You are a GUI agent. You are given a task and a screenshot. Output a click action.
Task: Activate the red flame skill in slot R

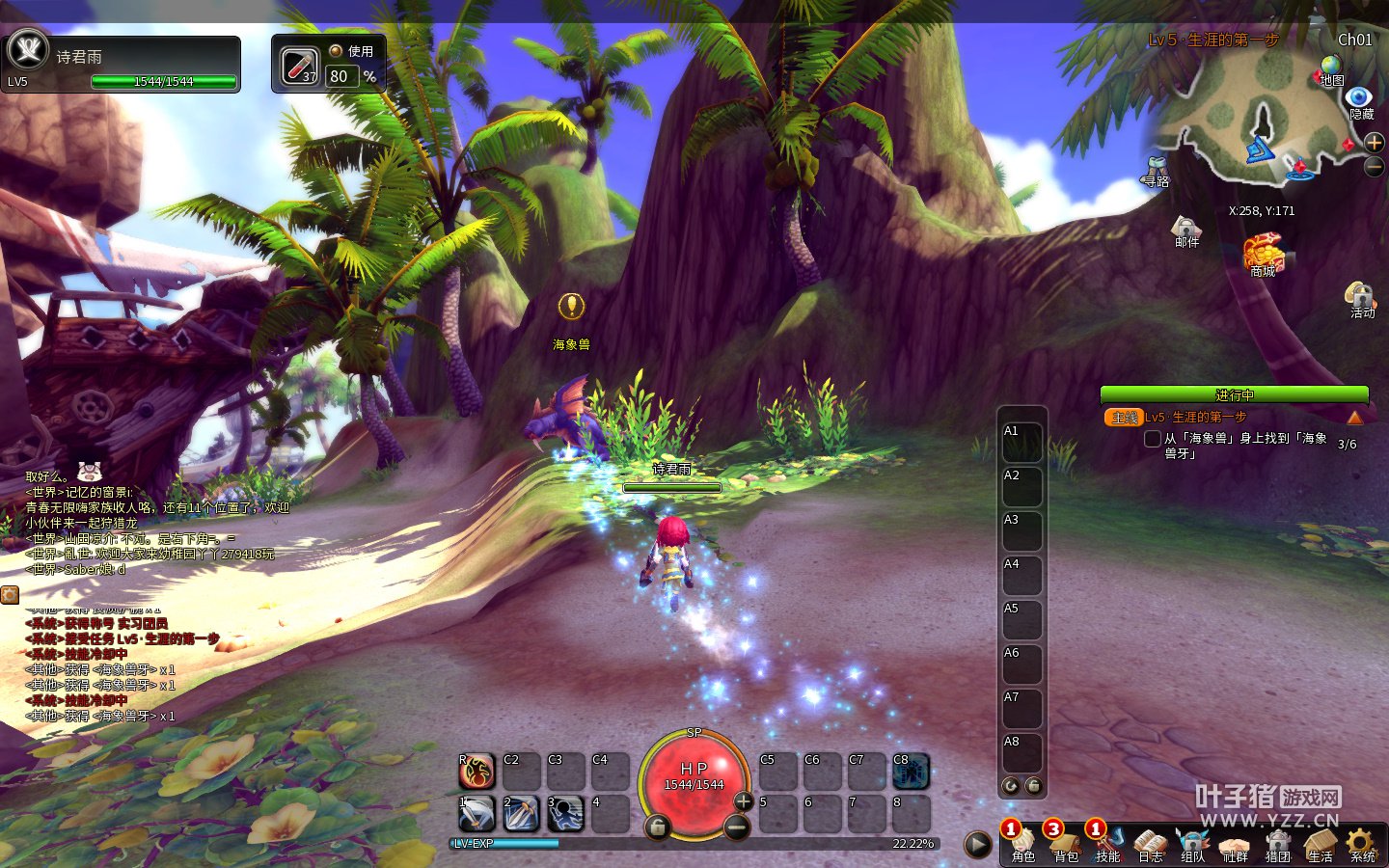pos(477,771)
